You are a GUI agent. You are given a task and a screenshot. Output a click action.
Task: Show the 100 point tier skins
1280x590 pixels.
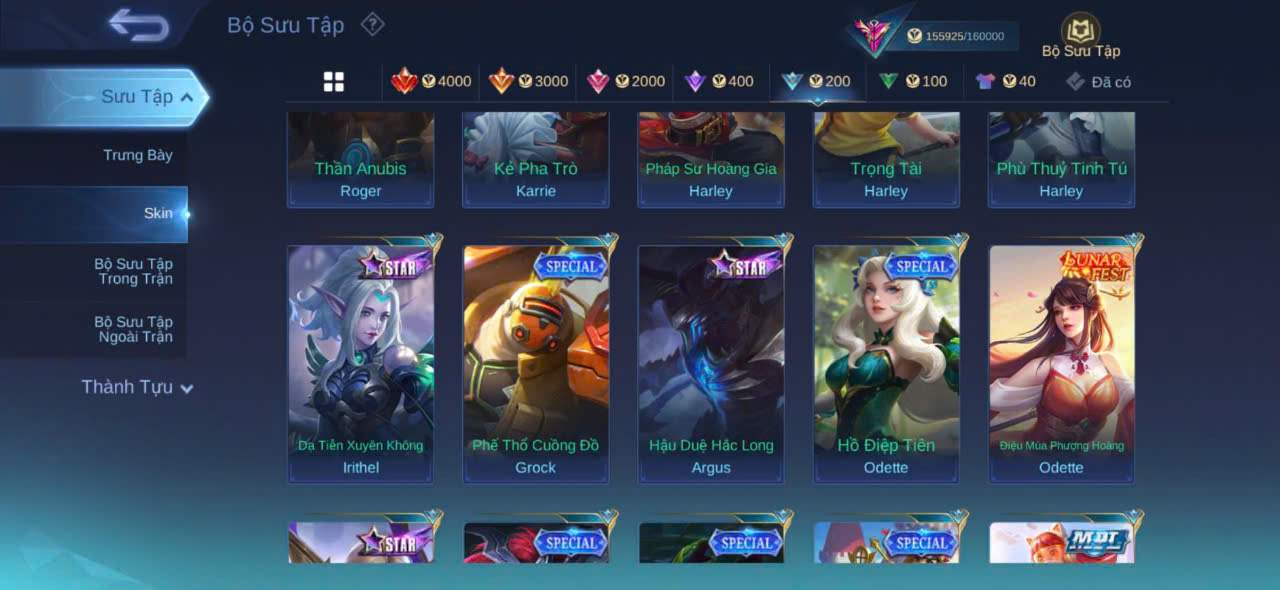coord(912,82)
